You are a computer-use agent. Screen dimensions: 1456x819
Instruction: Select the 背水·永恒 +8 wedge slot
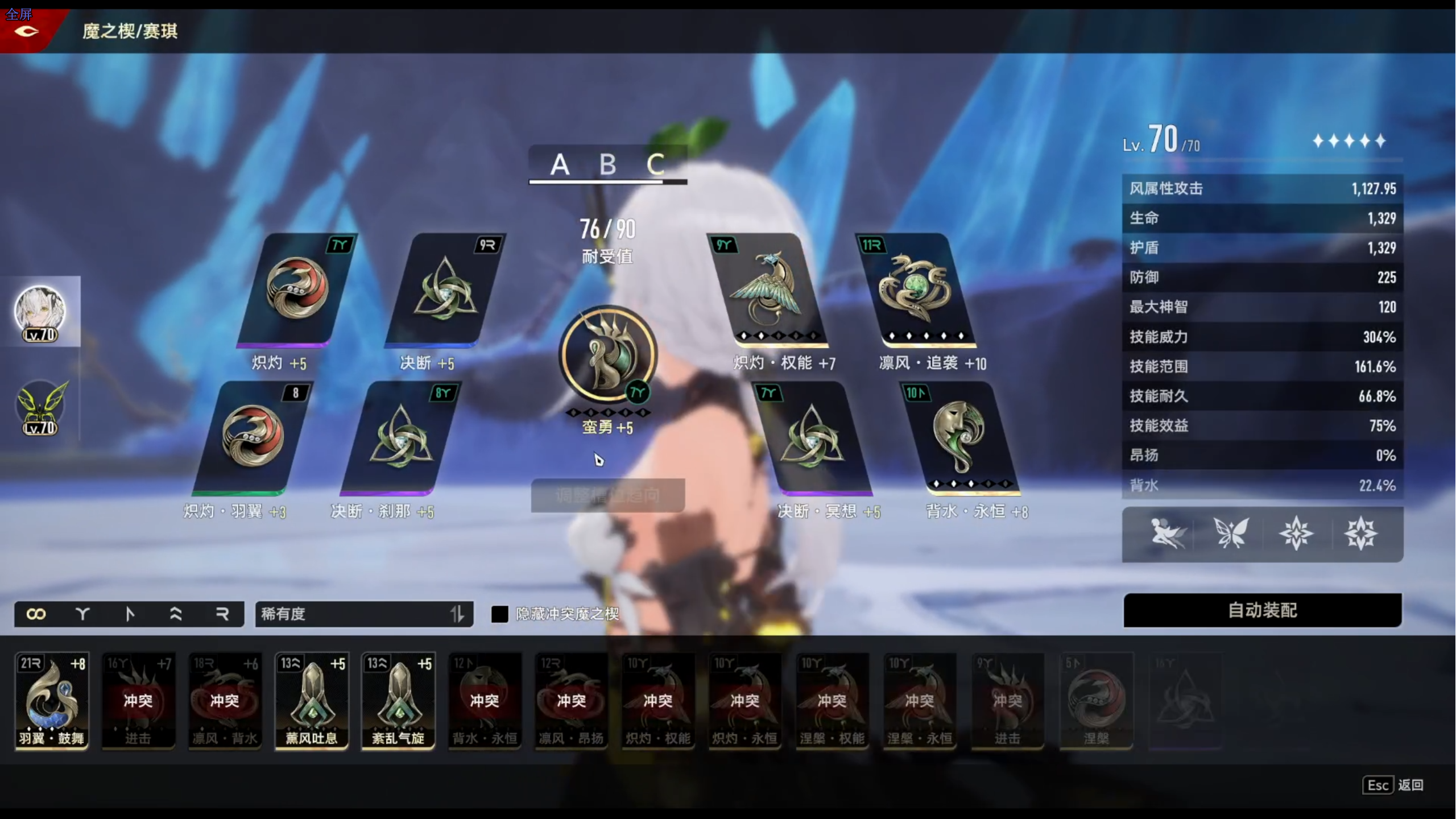pos(960,437)
